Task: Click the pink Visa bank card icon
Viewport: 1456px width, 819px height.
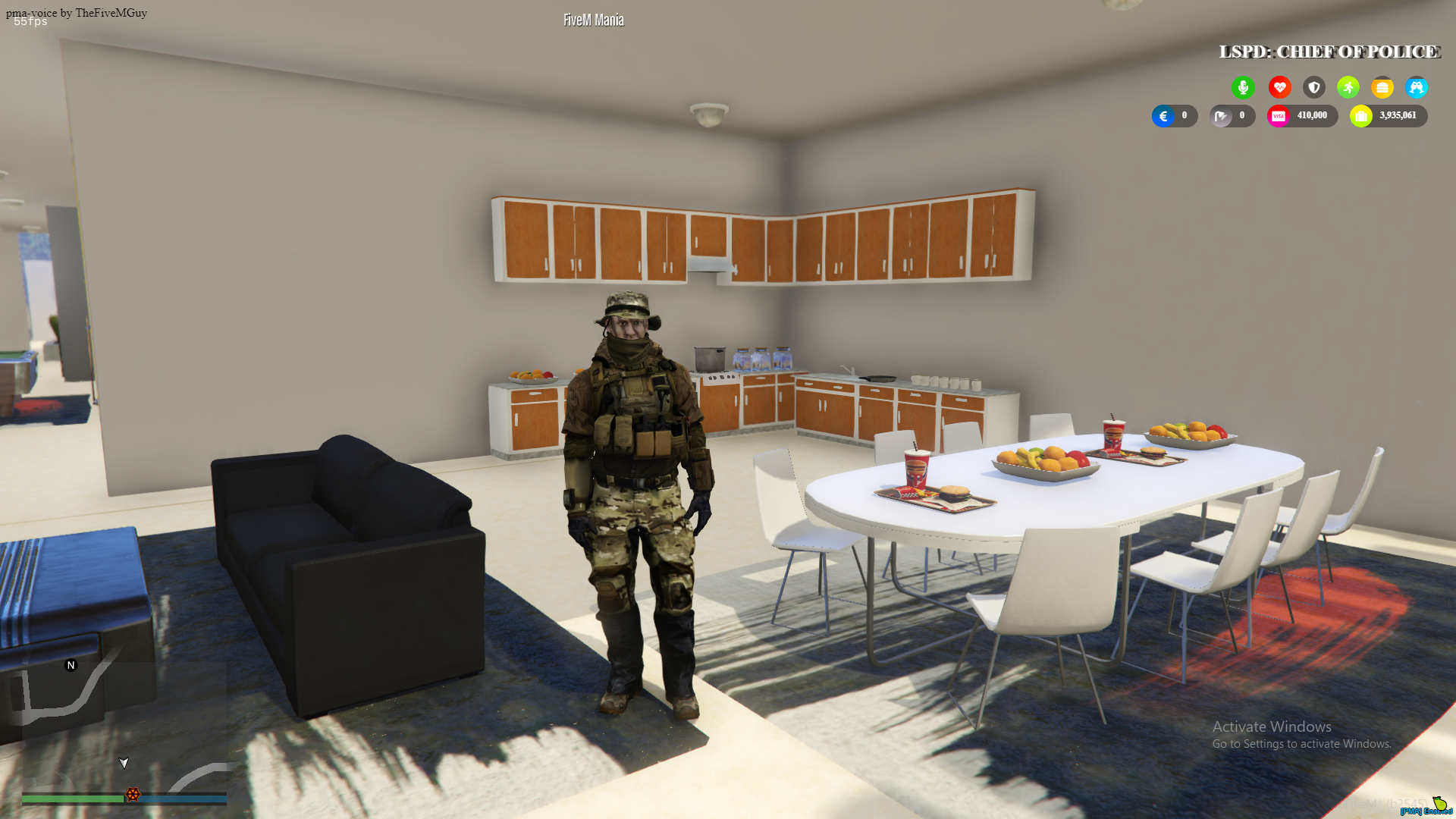Action: [x=1279, y=115]
